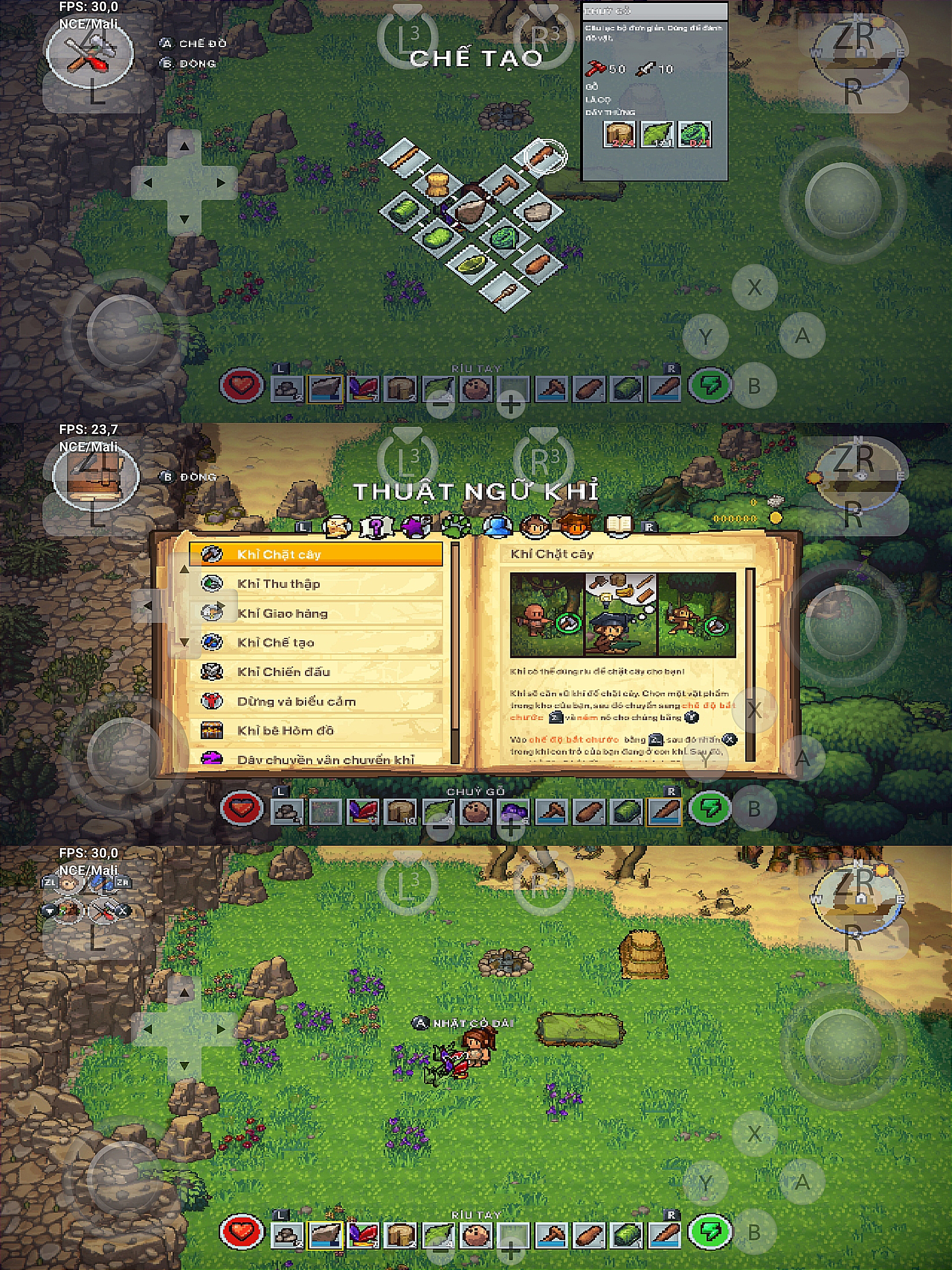Switch to the purple question mark tab
952x1270 pixels.
click(376, 526)
